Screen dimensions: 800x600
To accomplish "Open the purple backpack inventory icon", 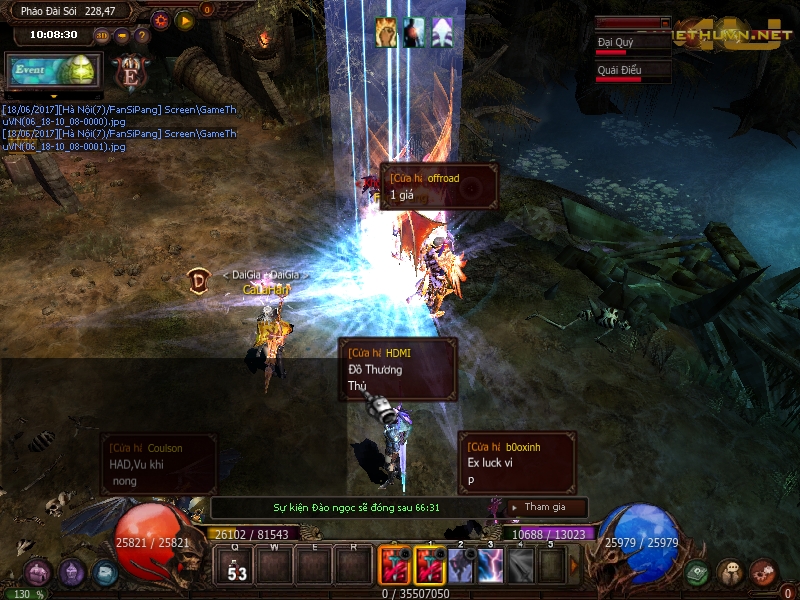I will [x=38, y=573].
